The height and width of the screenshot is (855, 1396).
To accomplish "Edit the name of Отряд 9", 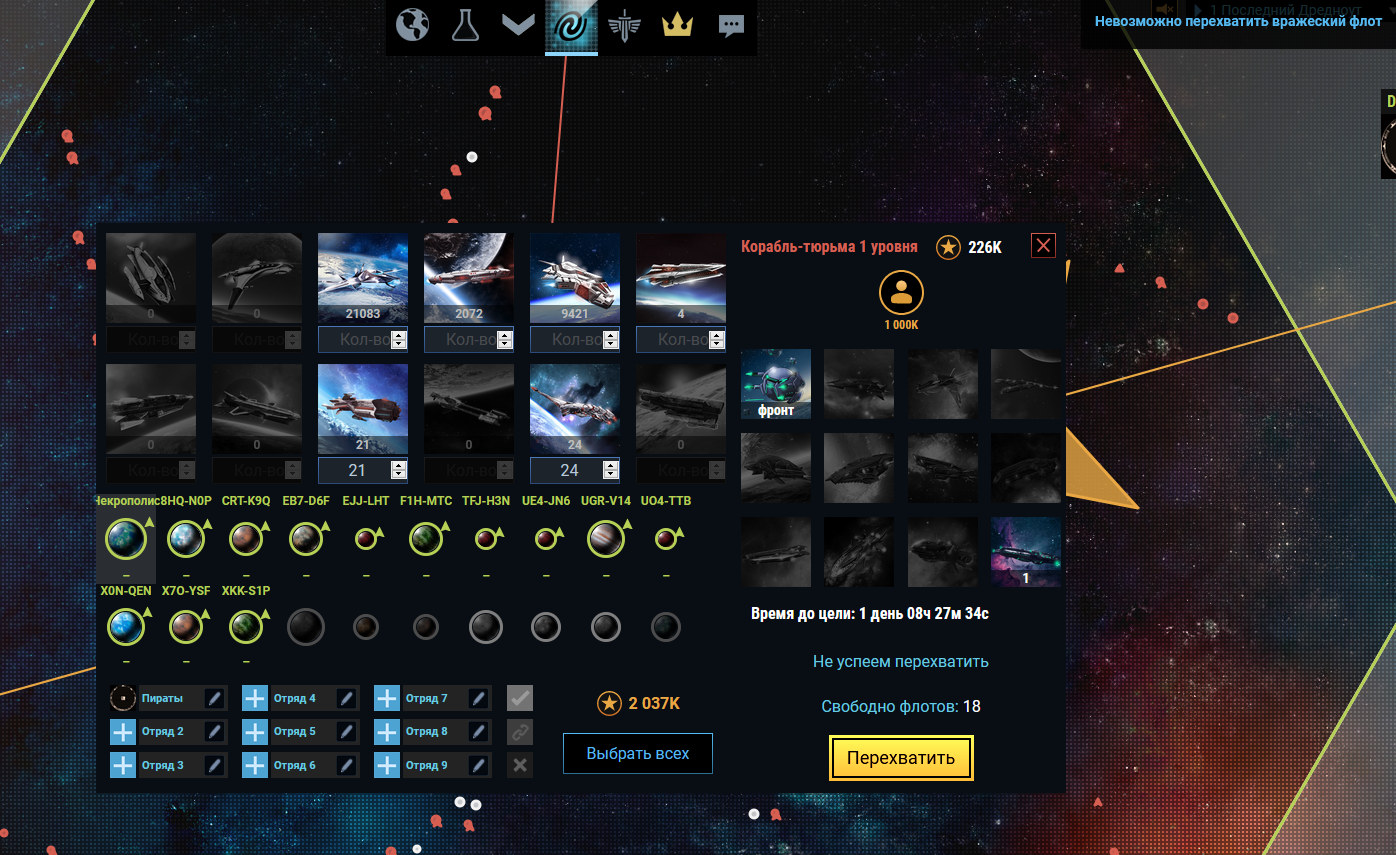I will (x=479, y=765).
